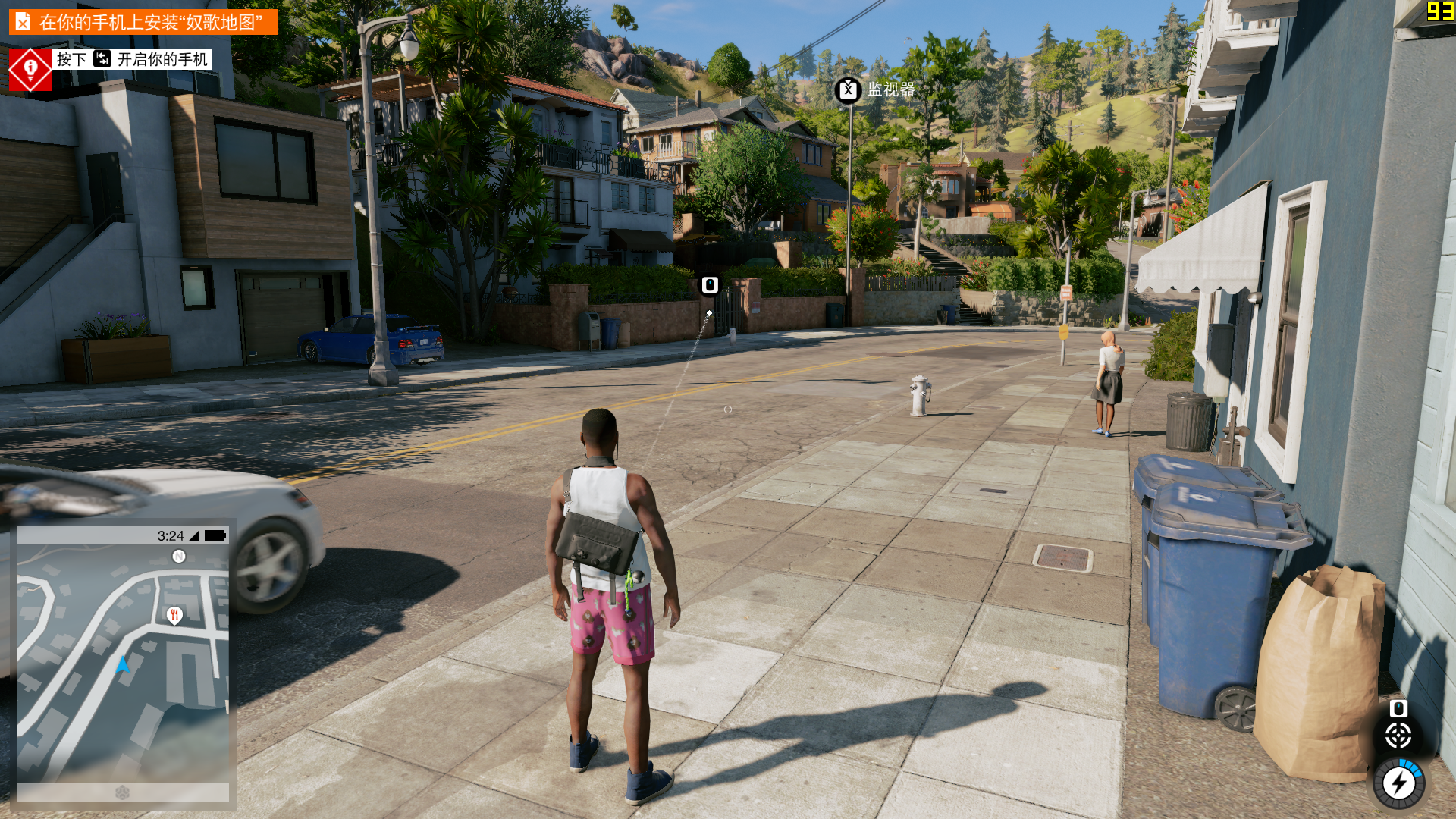
Task: Select the restaurant marker on the minimap
Action: click(x=174, y=615)
